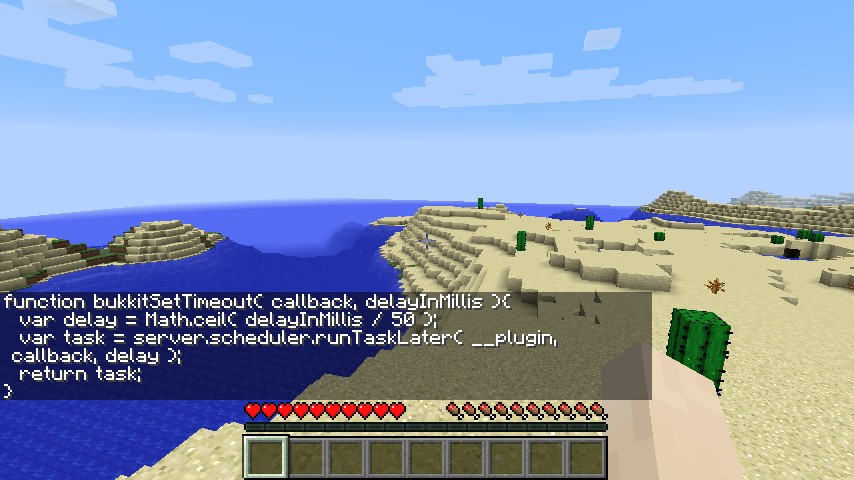Select the highlighted hotbar slot

(266, 458)
